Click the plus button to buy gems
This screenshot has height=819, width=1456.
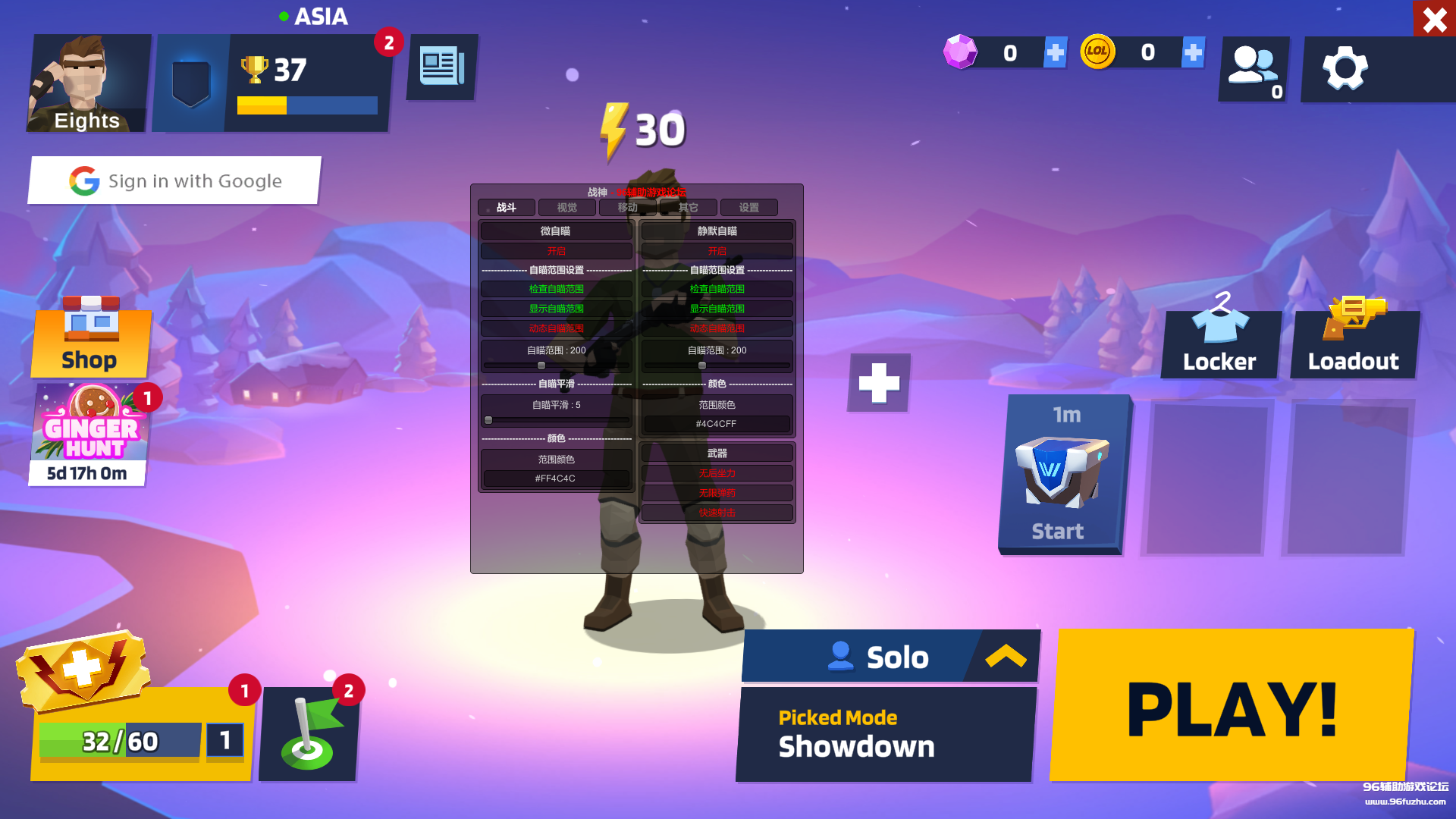(x=1055, y=52)
